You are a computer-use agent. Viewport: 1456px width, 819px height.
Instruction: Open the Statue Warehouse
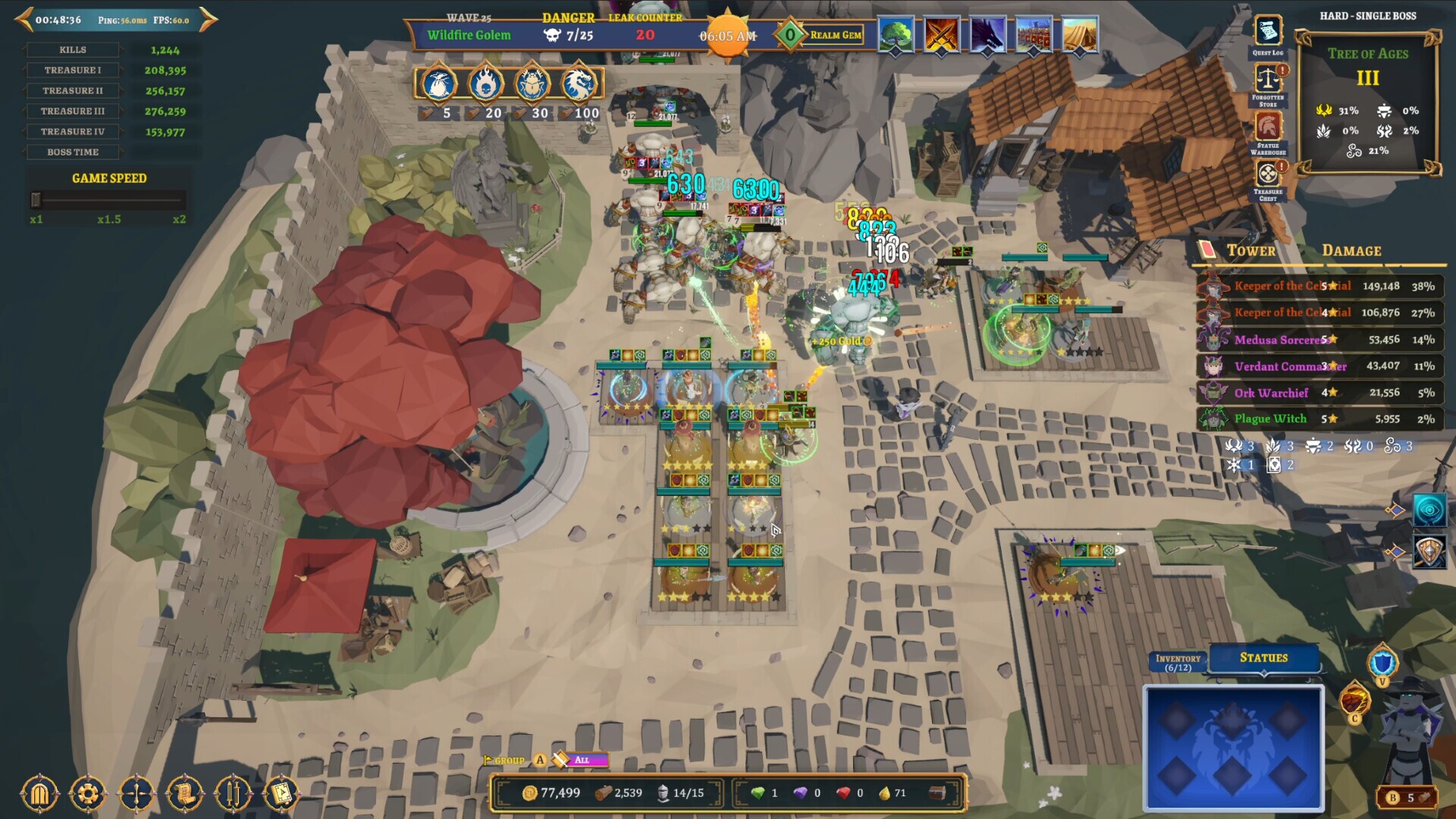point(1268,127)
